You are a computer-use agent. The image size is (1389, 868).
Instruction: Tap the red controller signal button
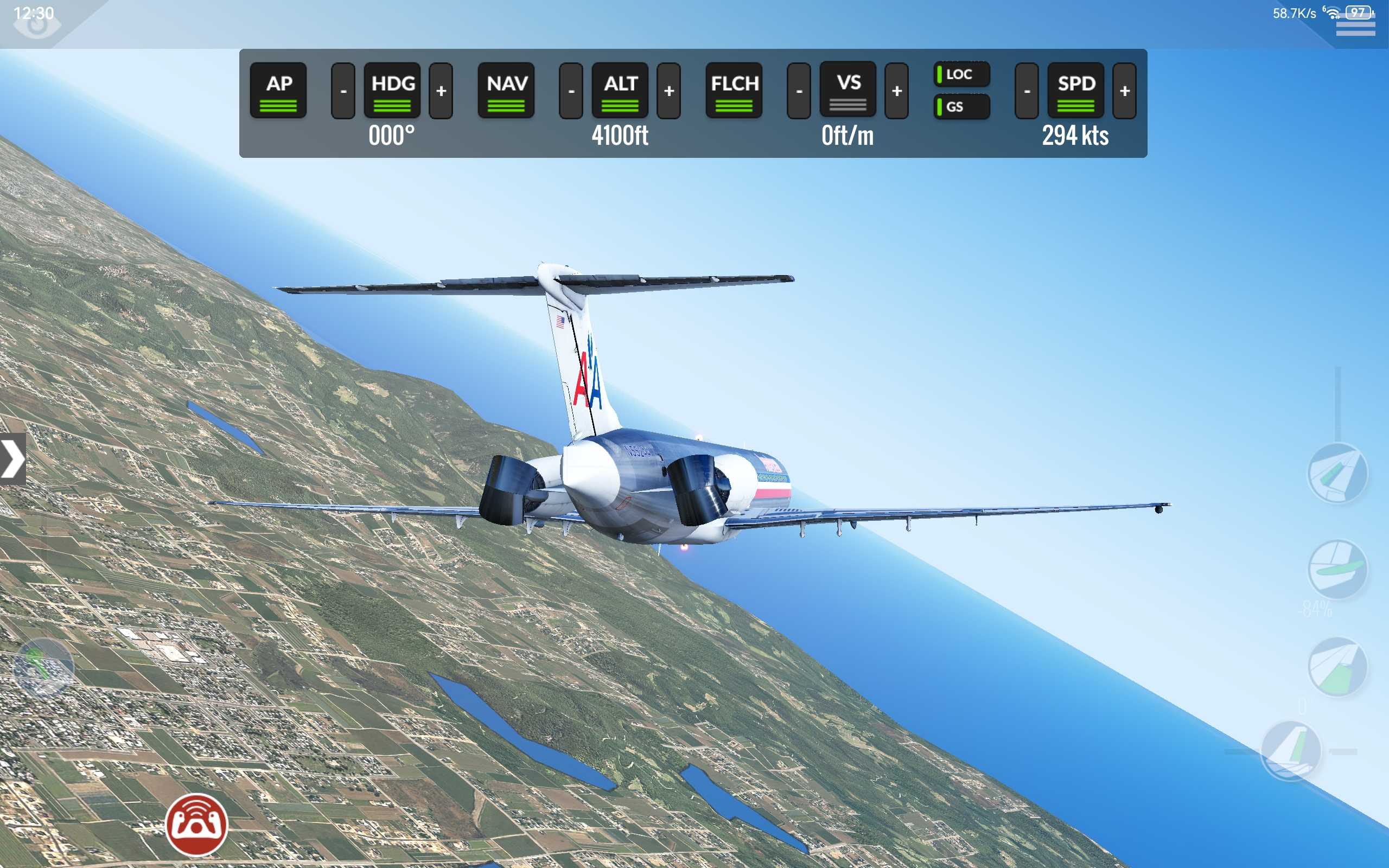[197, 825]
